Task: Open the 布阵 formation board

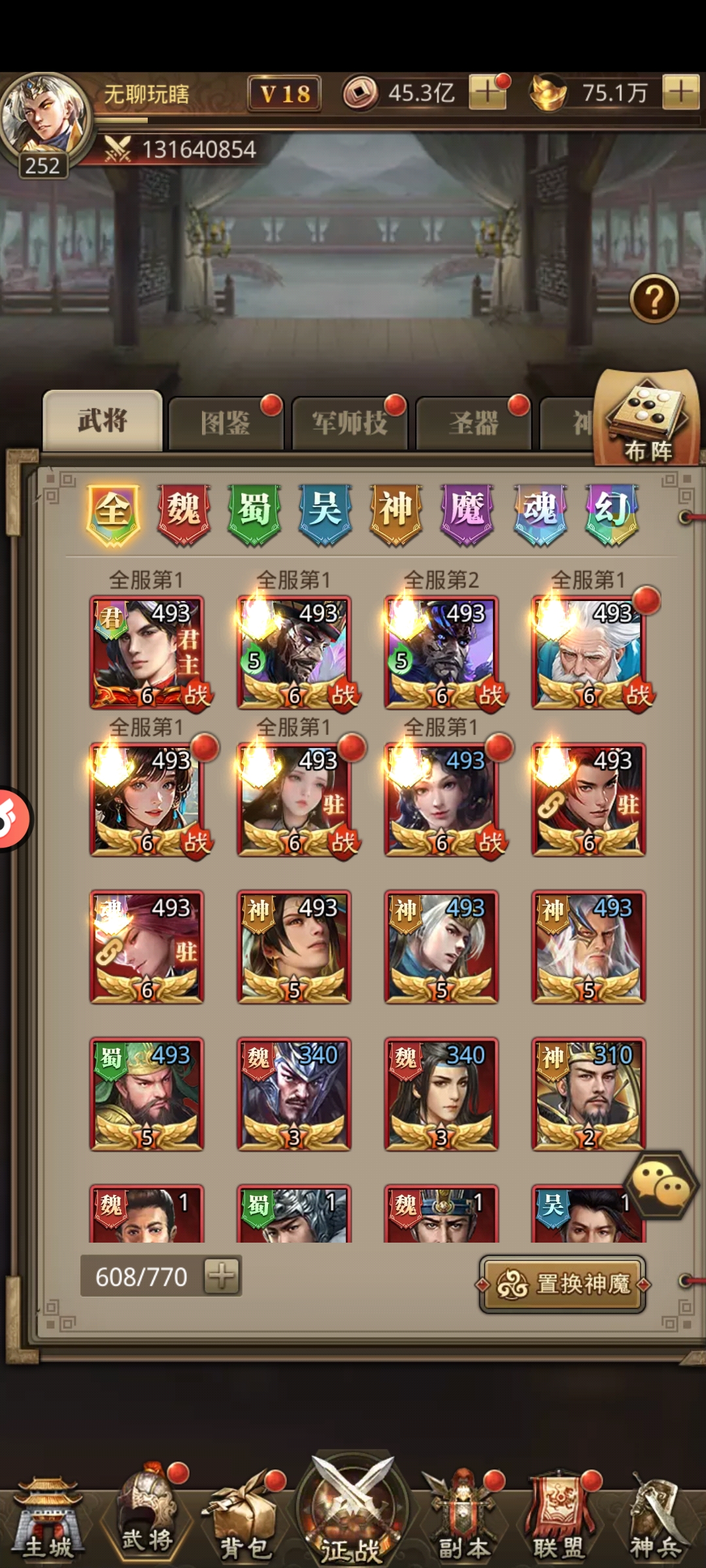Action: click(647, 418)
